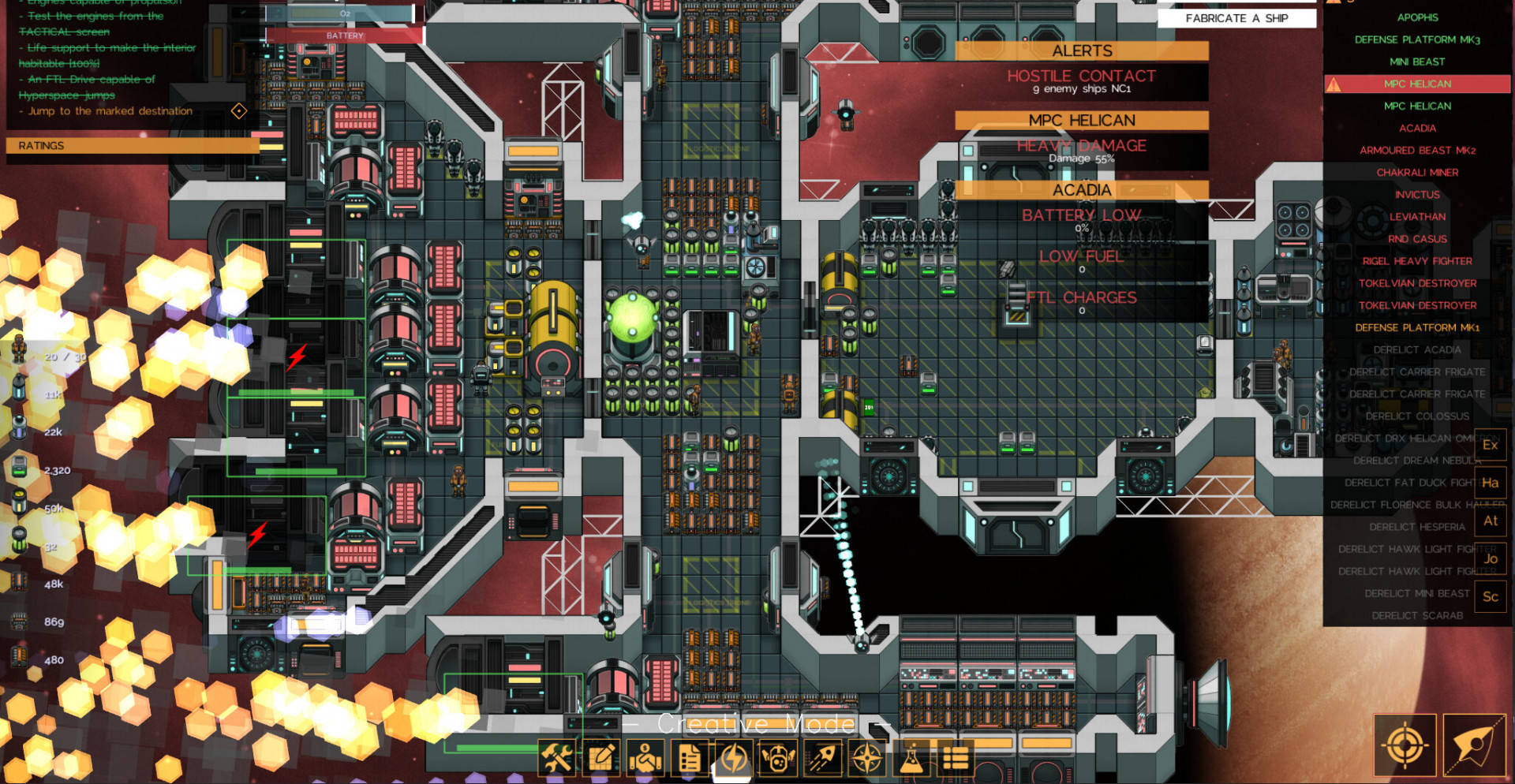Open the bullet list menu icon
This screenshot has width=1515, height=784.
955,759
